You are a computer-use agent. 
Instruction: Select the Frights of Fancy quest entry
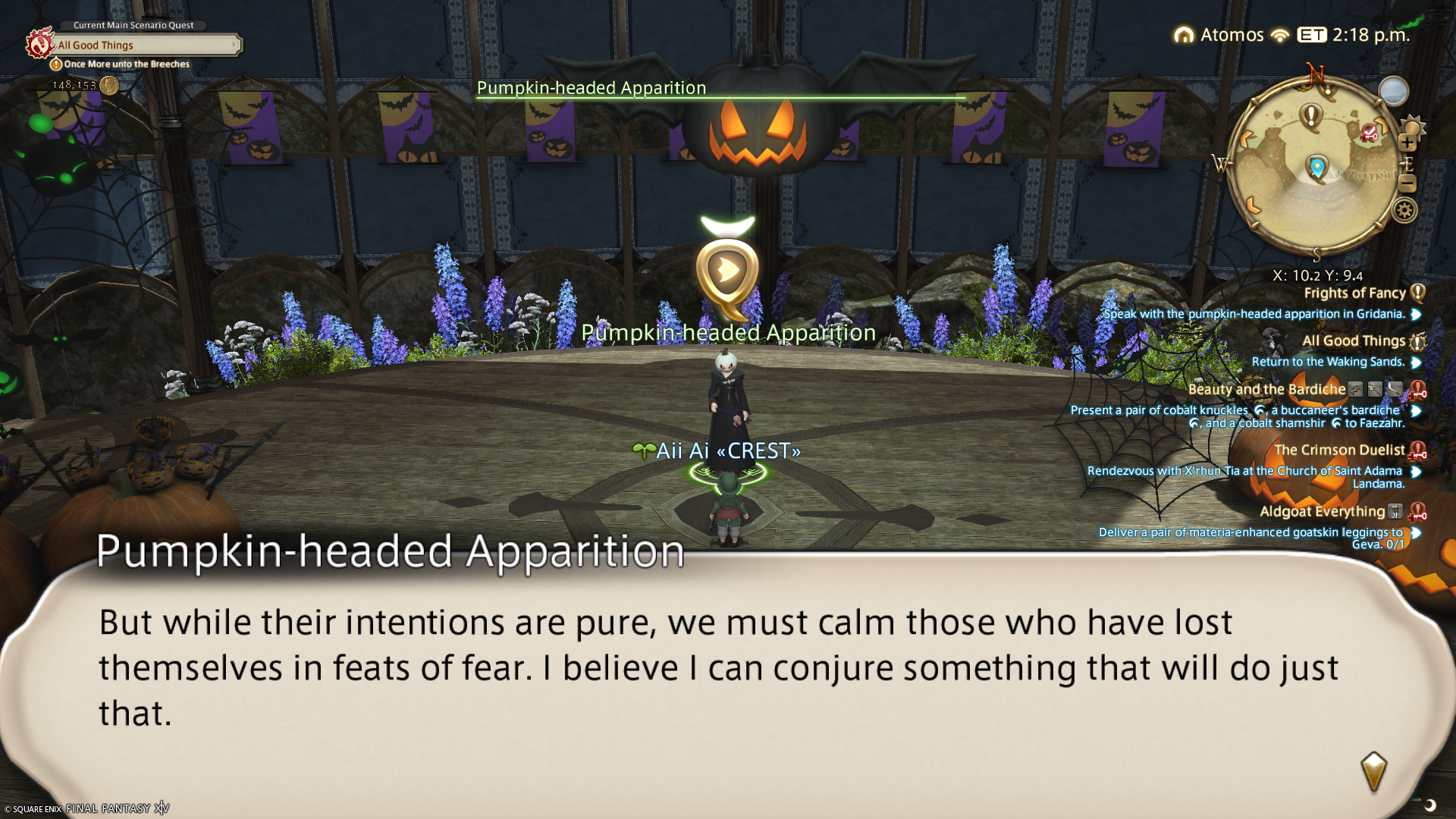pos(1354,293)
